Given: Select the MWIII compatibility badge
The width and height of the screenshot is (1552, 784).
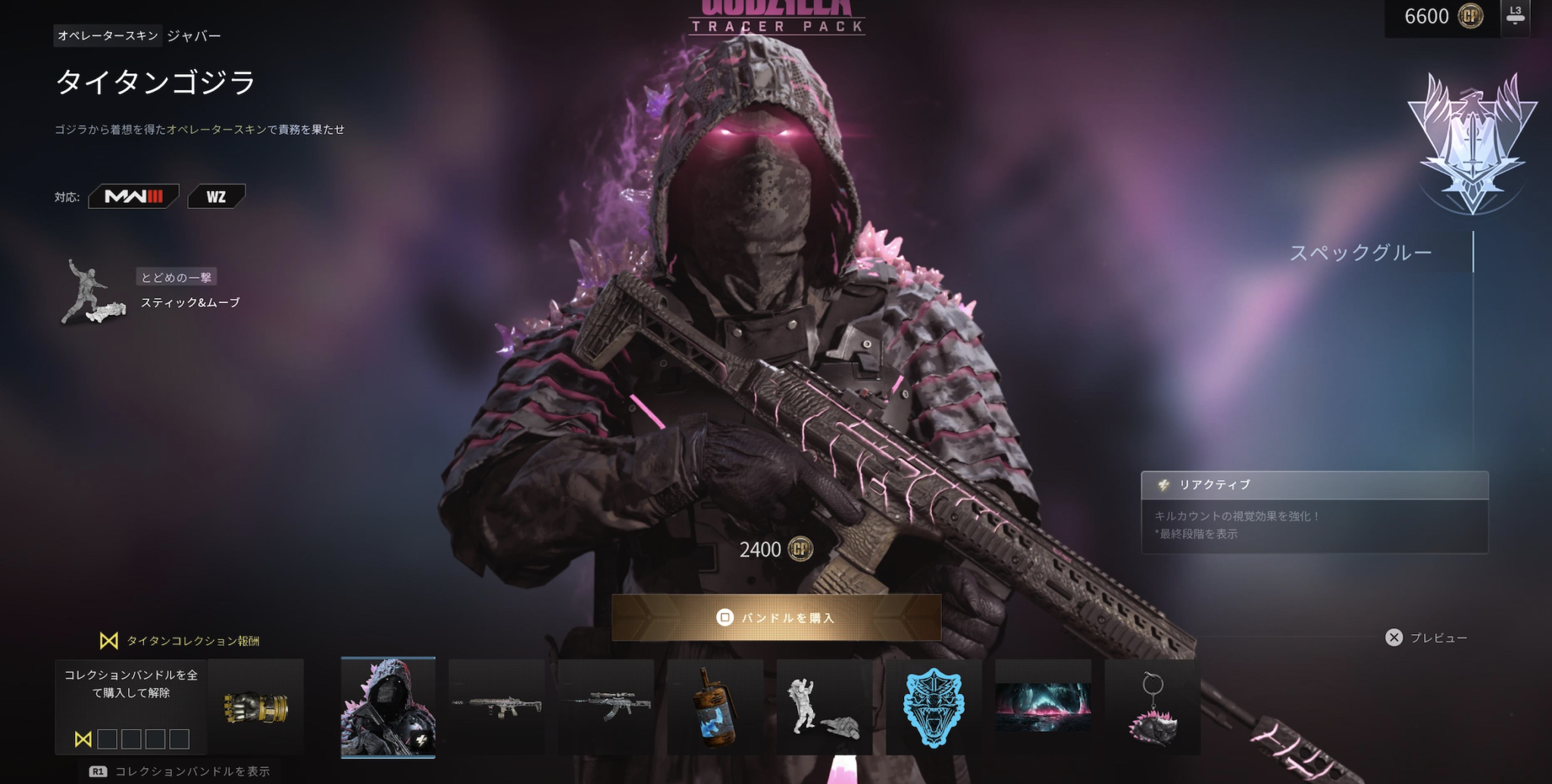Looking at the screenshot, I should (x=134, y=197).
